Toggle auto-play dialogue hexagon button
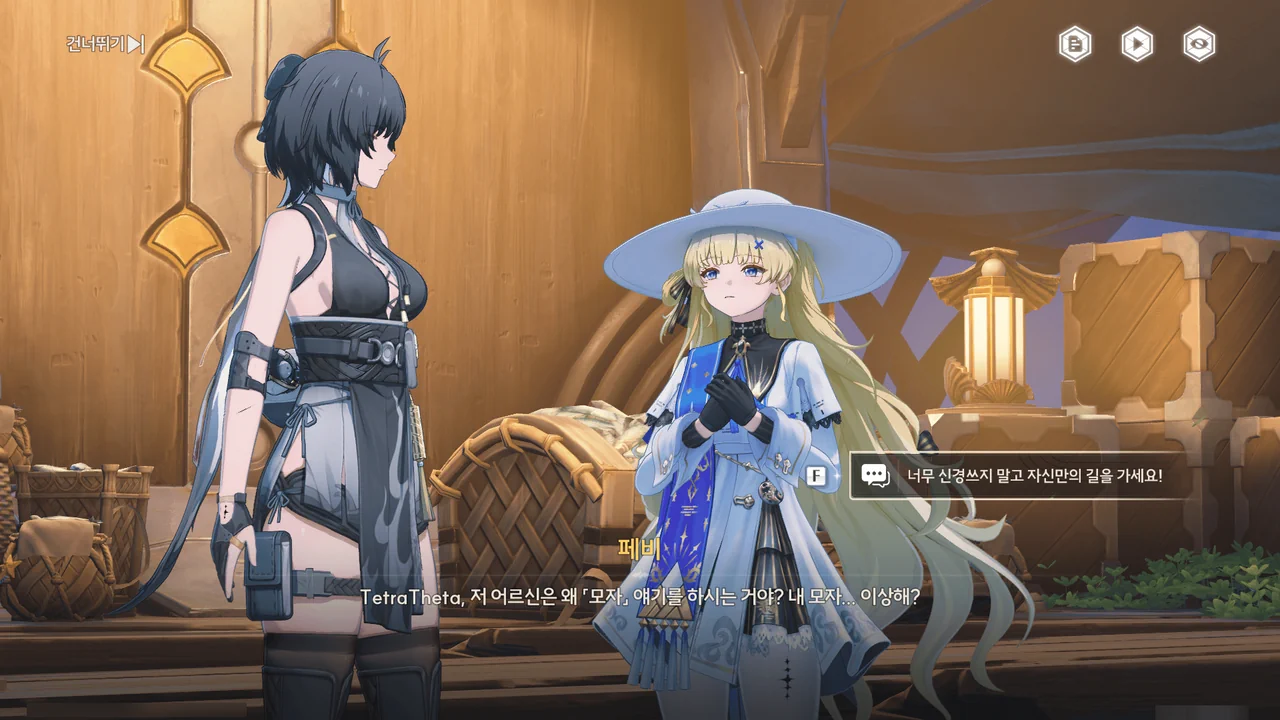Image resolution: width=1280 pixels, height=720 pixels. (x=1136, y=44)
